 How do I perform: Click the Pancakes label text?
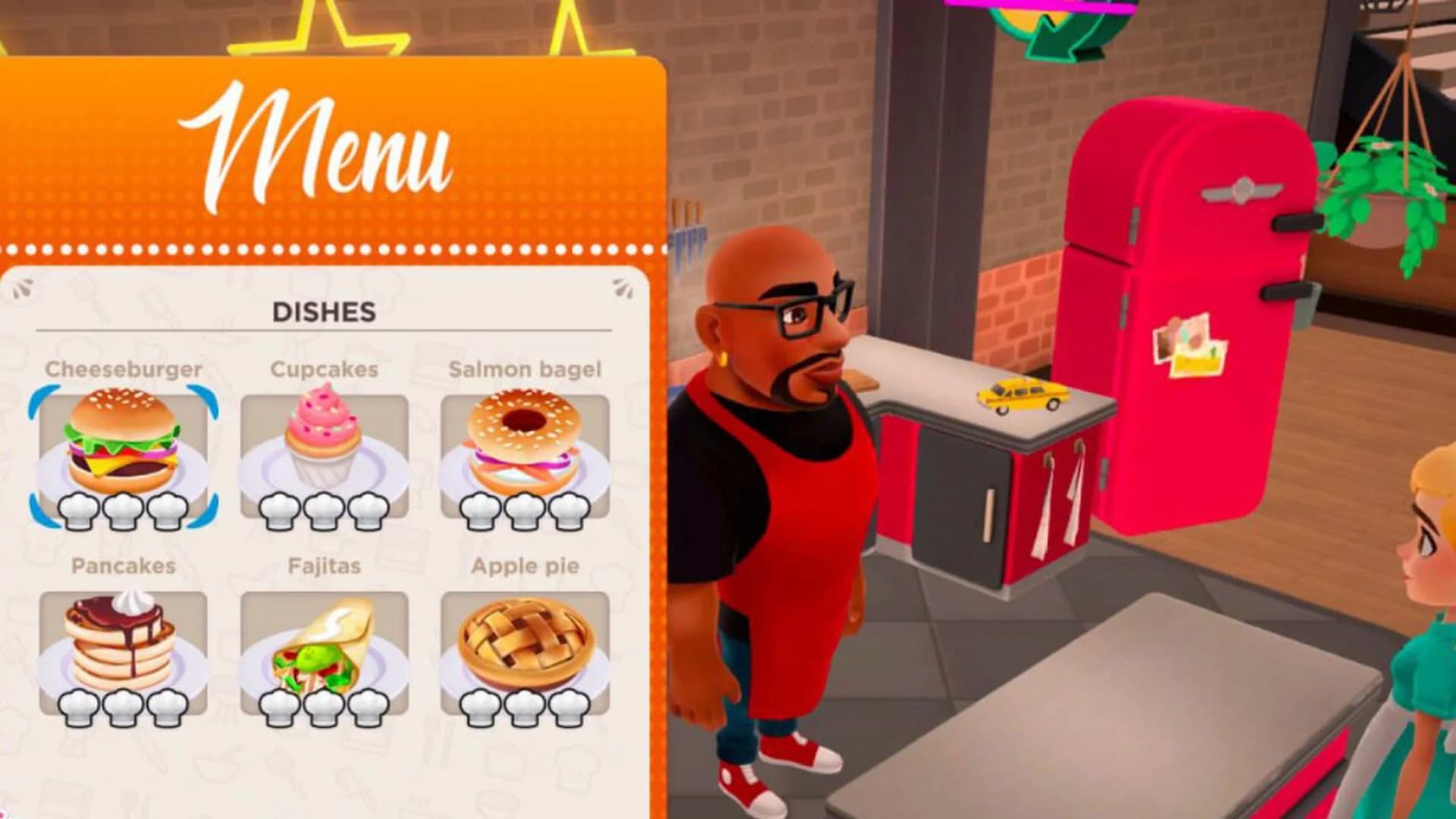click(124, 565)
